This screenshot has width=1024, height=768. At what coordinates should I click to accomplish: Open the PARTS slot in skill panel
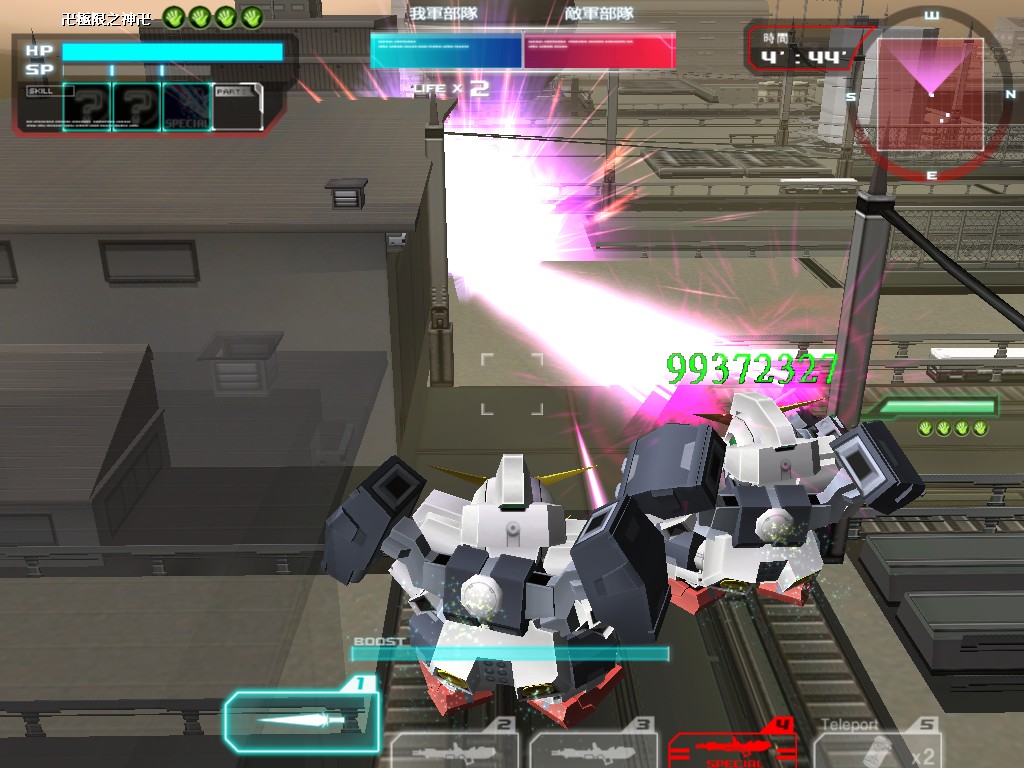238,106
